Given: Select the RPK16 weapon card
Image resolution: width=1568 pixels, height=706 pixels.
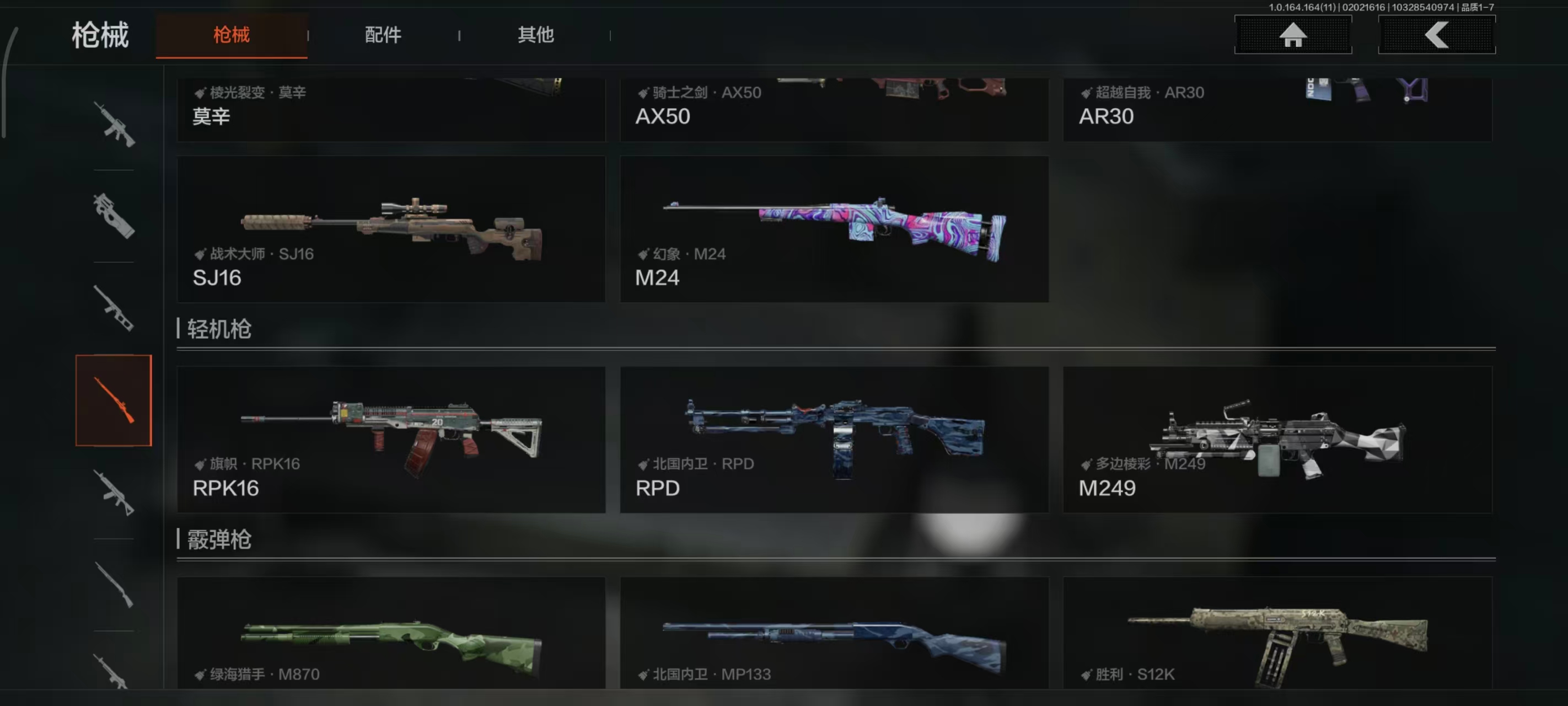Looking at the screenshot, I should click(391, 438).
